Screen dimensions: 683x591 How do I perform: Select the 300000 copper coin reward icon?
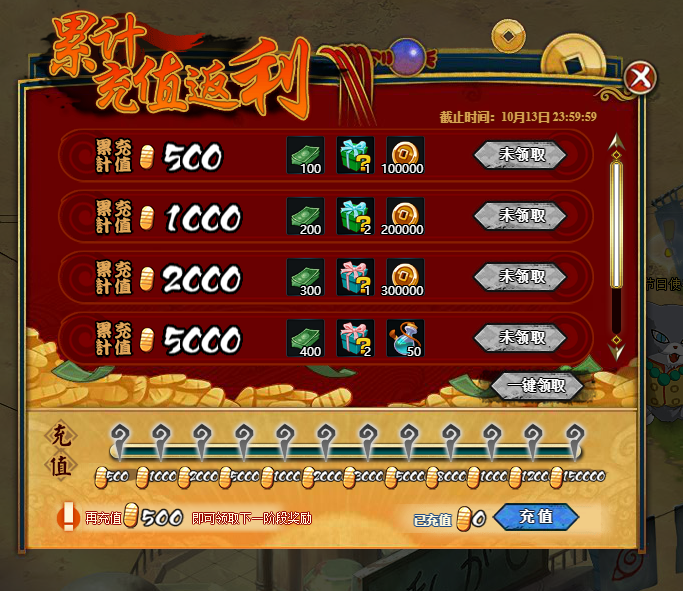[x=405, y=277]
